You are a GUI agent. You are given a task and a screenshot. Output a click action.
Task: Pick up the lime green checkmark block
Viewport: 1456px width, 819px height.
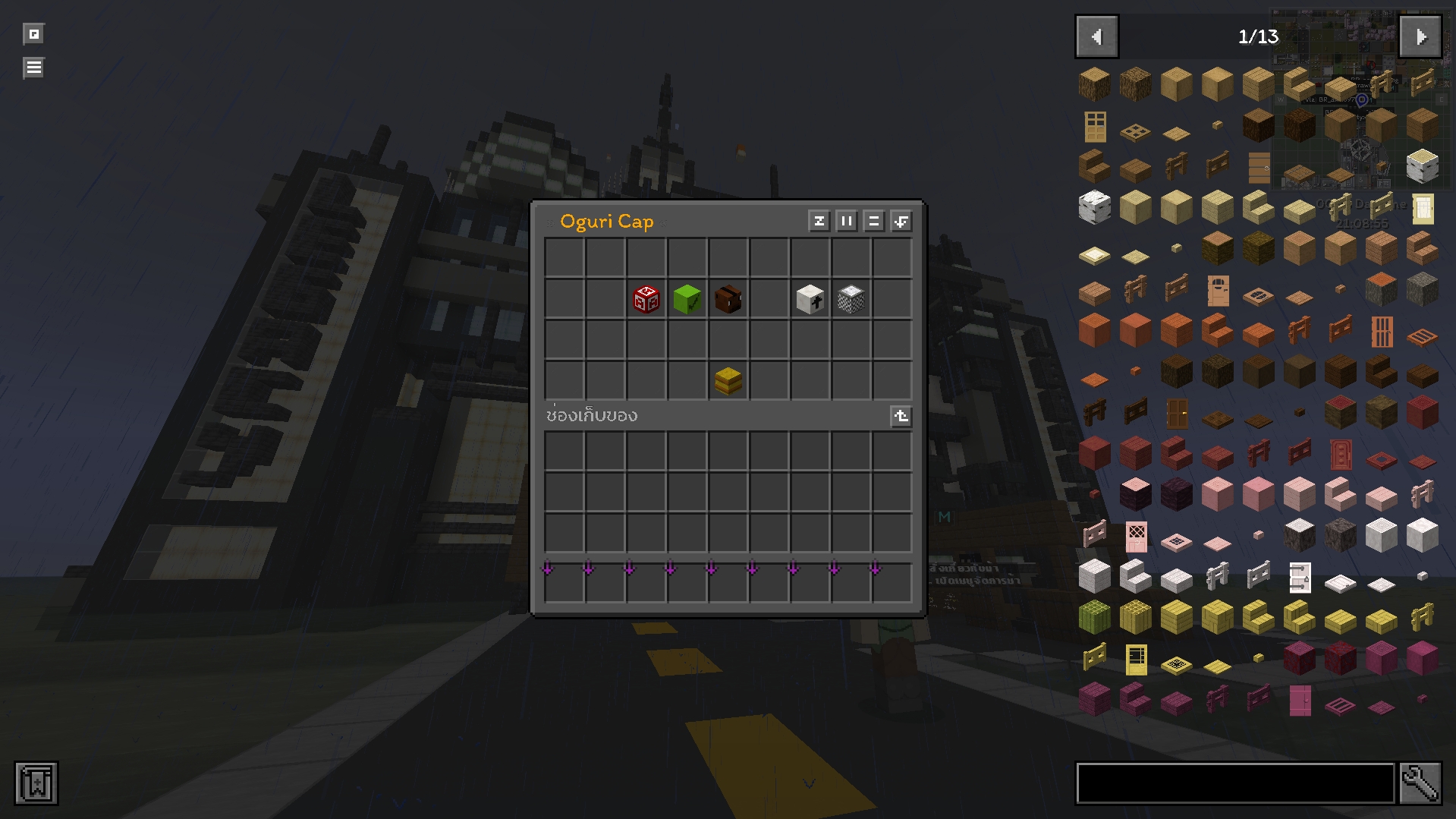point(687,299)
